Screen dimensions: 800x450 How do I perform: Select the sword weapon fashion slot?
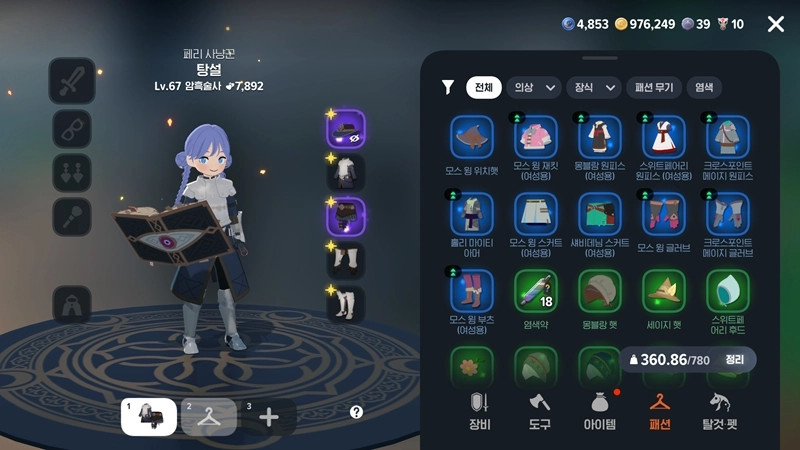click(x=72, y=81)
